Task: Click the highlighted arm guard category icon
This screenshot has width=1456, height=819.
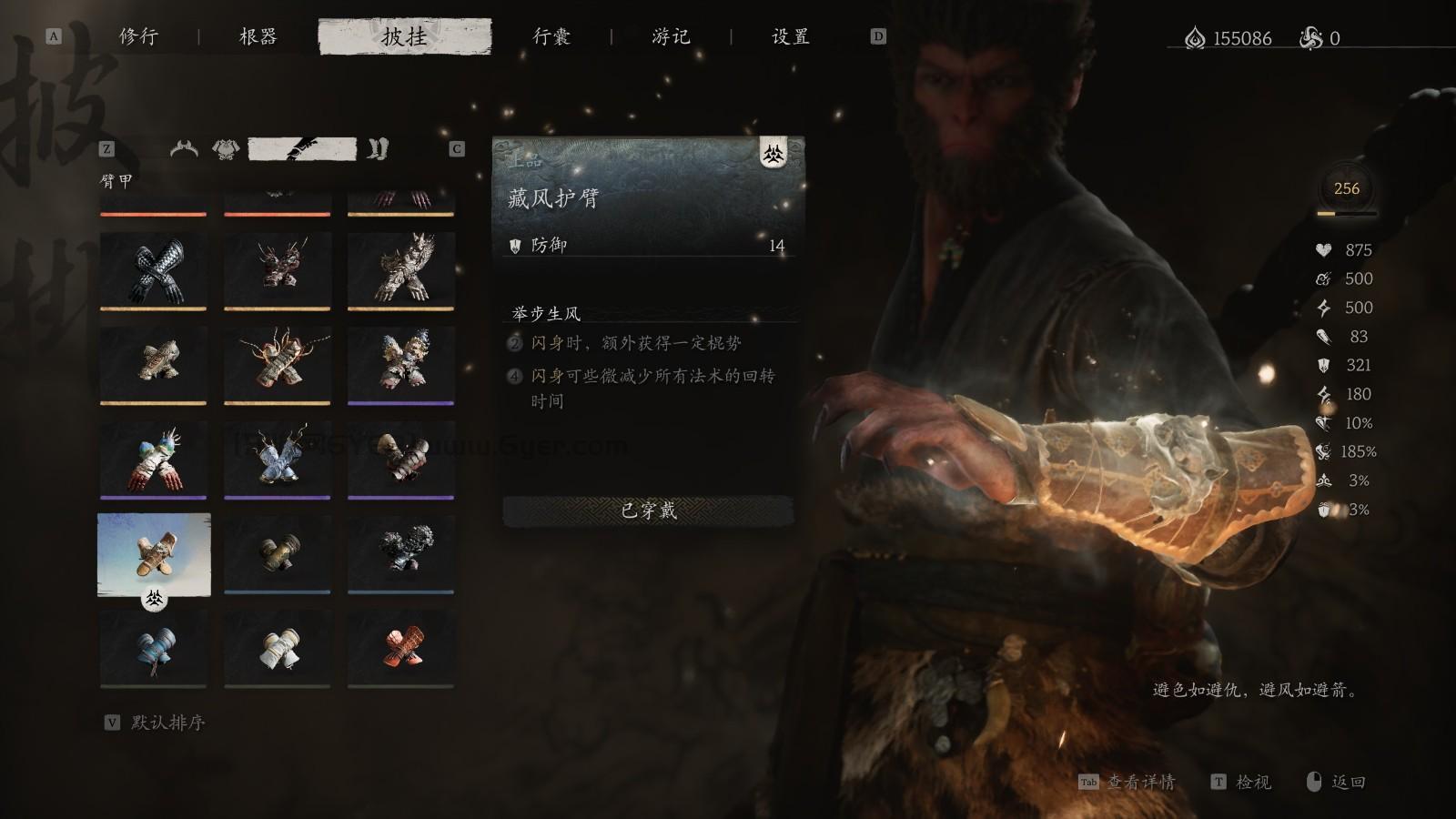Action: [x=303, y=148]
